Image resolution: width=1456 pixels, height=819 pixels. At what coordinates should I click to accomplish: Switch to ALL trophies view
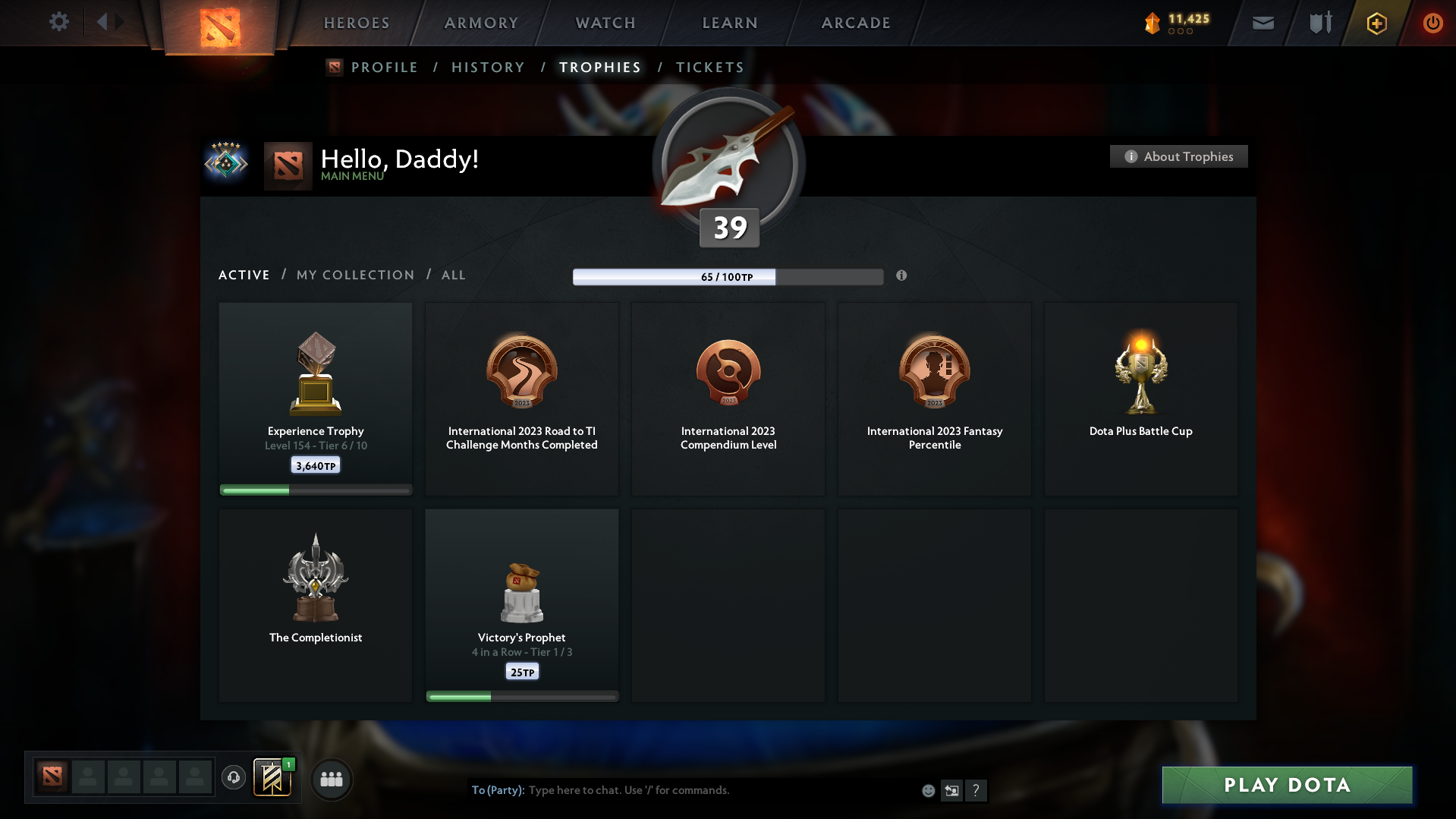coord(453,275)
